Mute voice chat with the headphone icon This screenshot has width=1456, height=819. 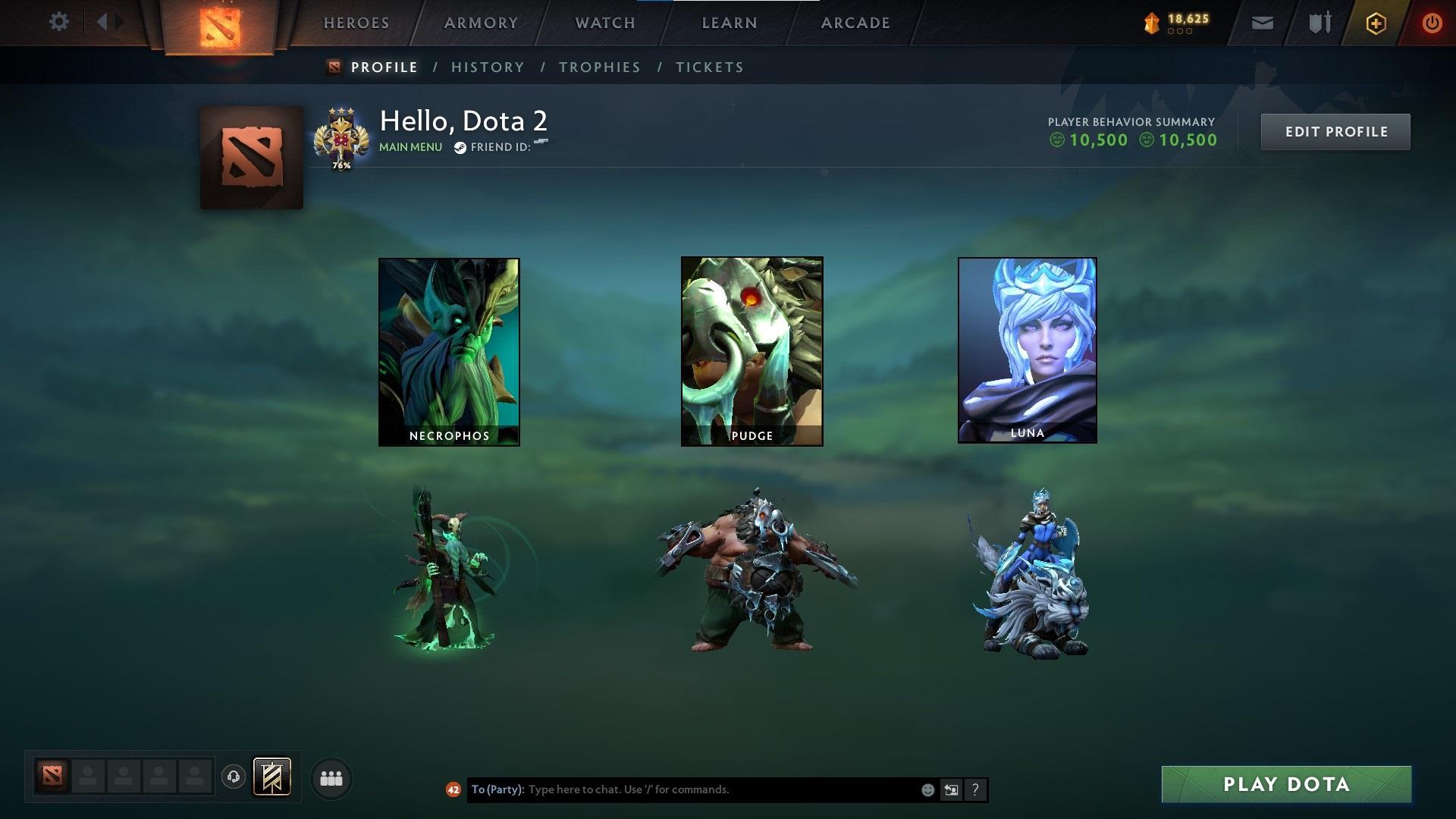click(x=233, y=777)
